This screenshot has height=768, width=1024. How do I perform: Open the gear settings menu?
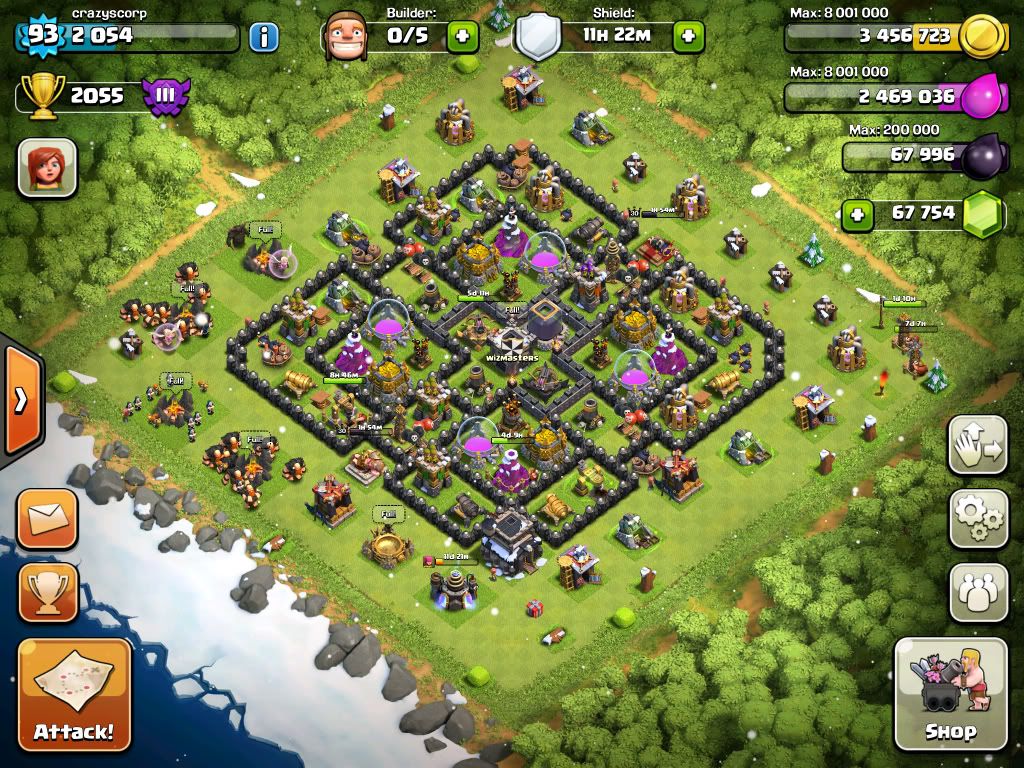click(978, 517)
